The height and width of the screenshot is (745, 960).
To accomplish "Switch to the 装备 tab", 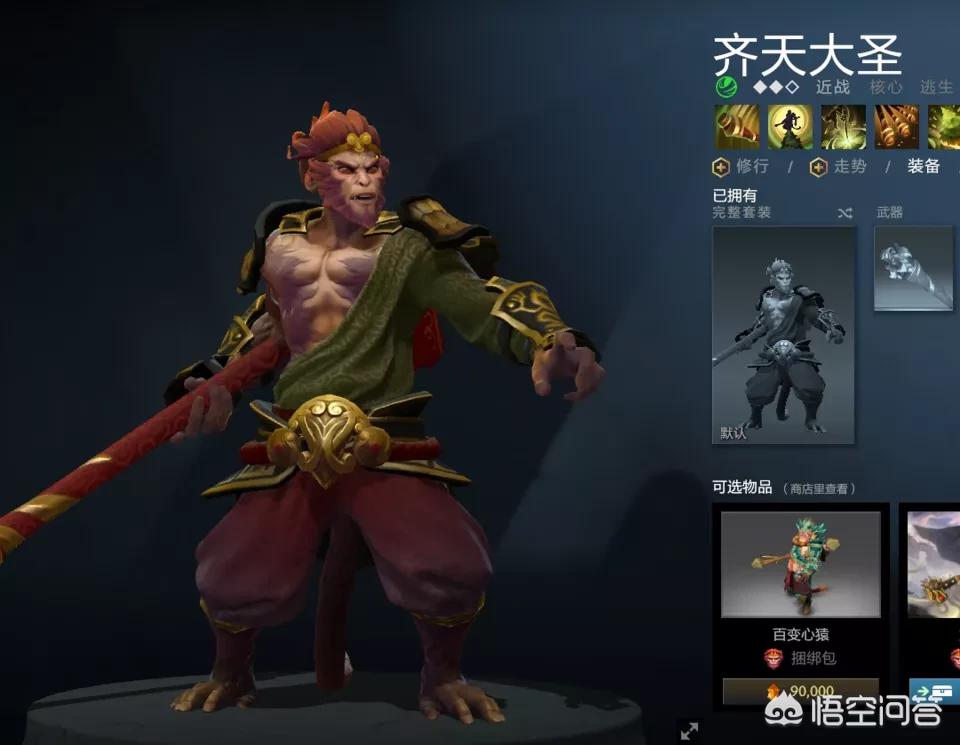I will tap(923, 167).
